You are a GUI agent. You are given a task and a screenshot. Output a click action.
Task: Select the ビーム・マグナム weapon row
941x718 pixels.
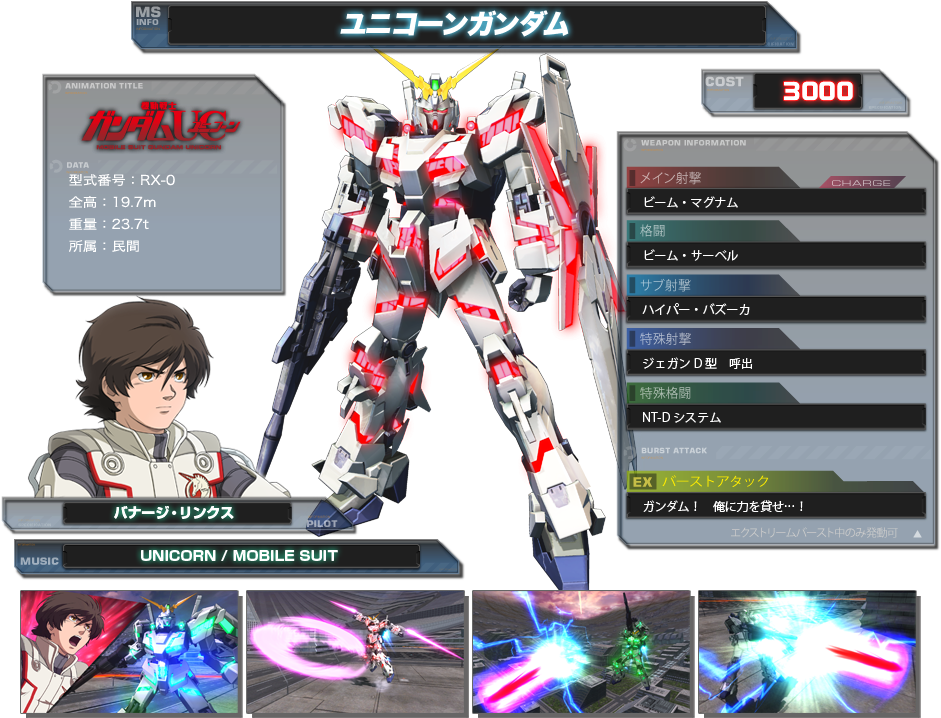click(x=775, y=202)
